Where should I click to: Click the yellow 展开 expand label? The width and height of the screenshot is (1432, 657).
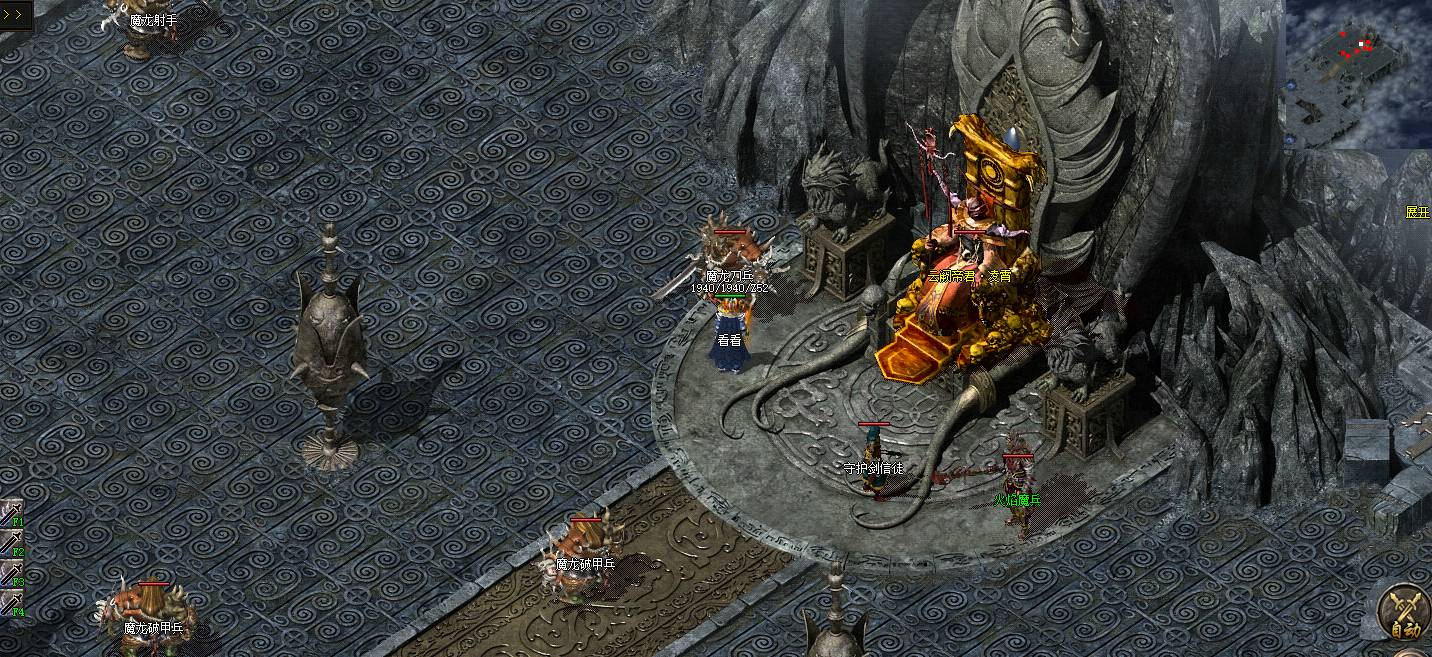point(1417,212)
